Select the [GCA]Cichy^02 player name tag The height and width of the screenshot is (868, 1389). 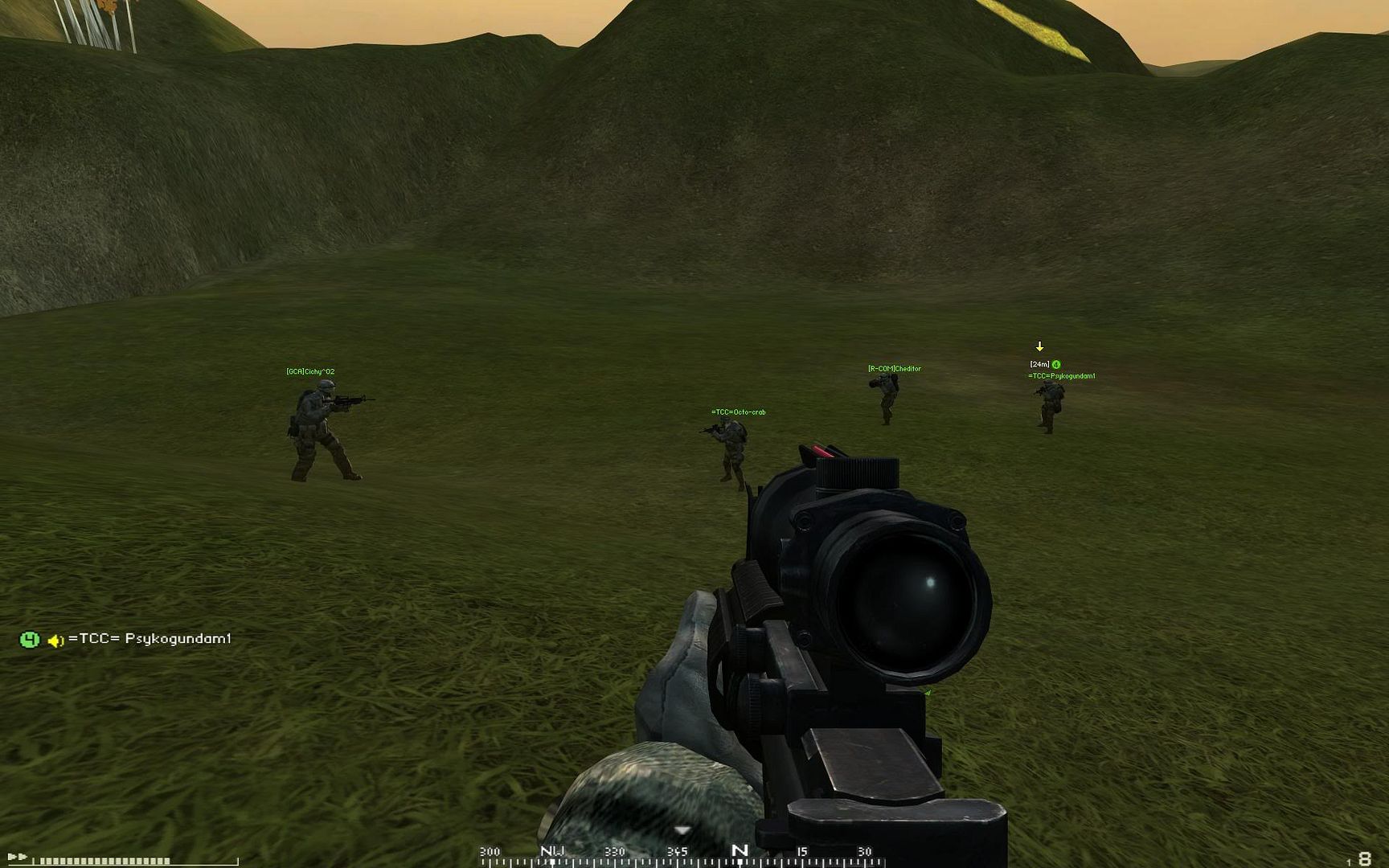[x=310, y=371]
